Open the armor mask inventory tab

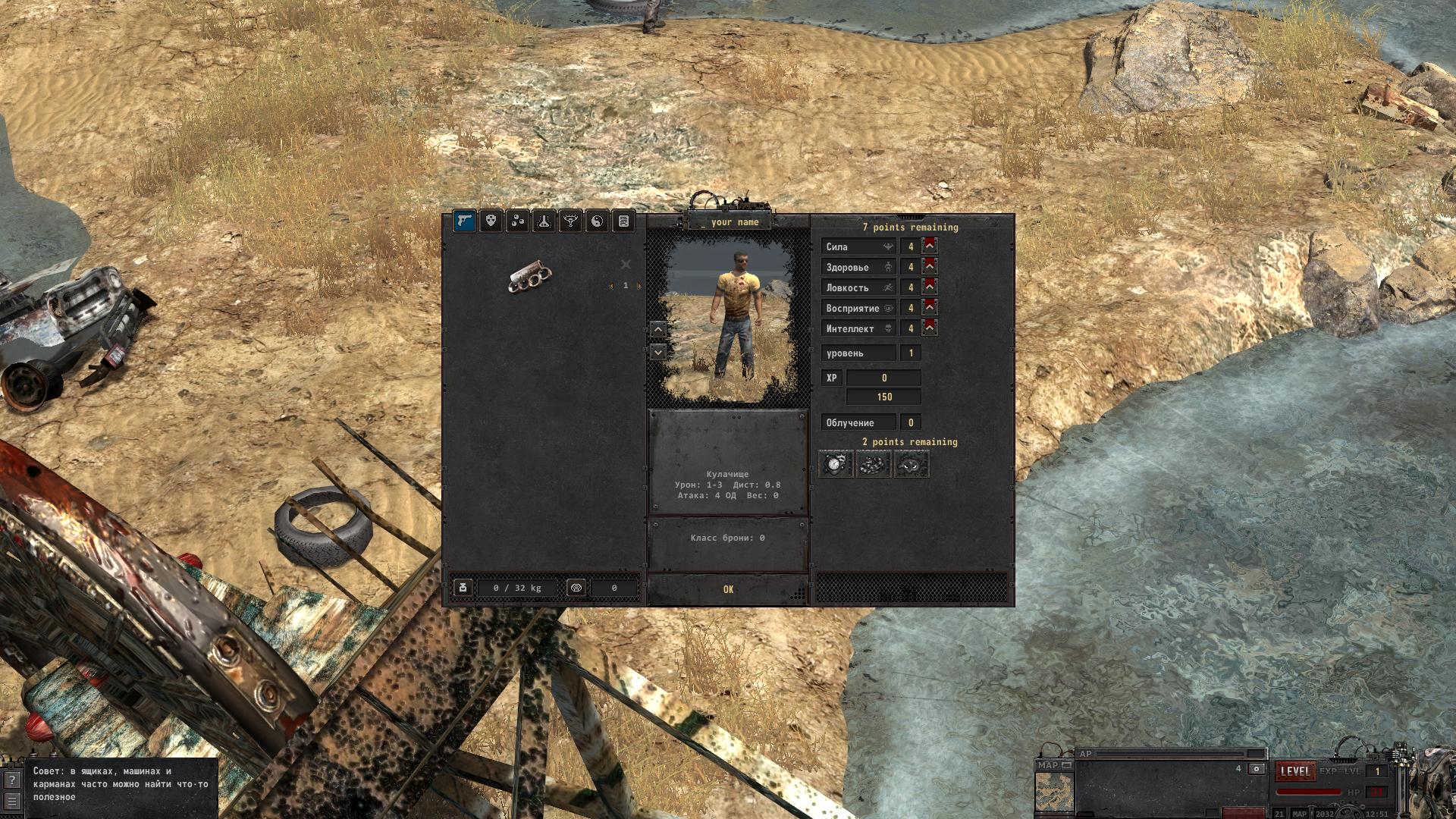tap(491, 221)
